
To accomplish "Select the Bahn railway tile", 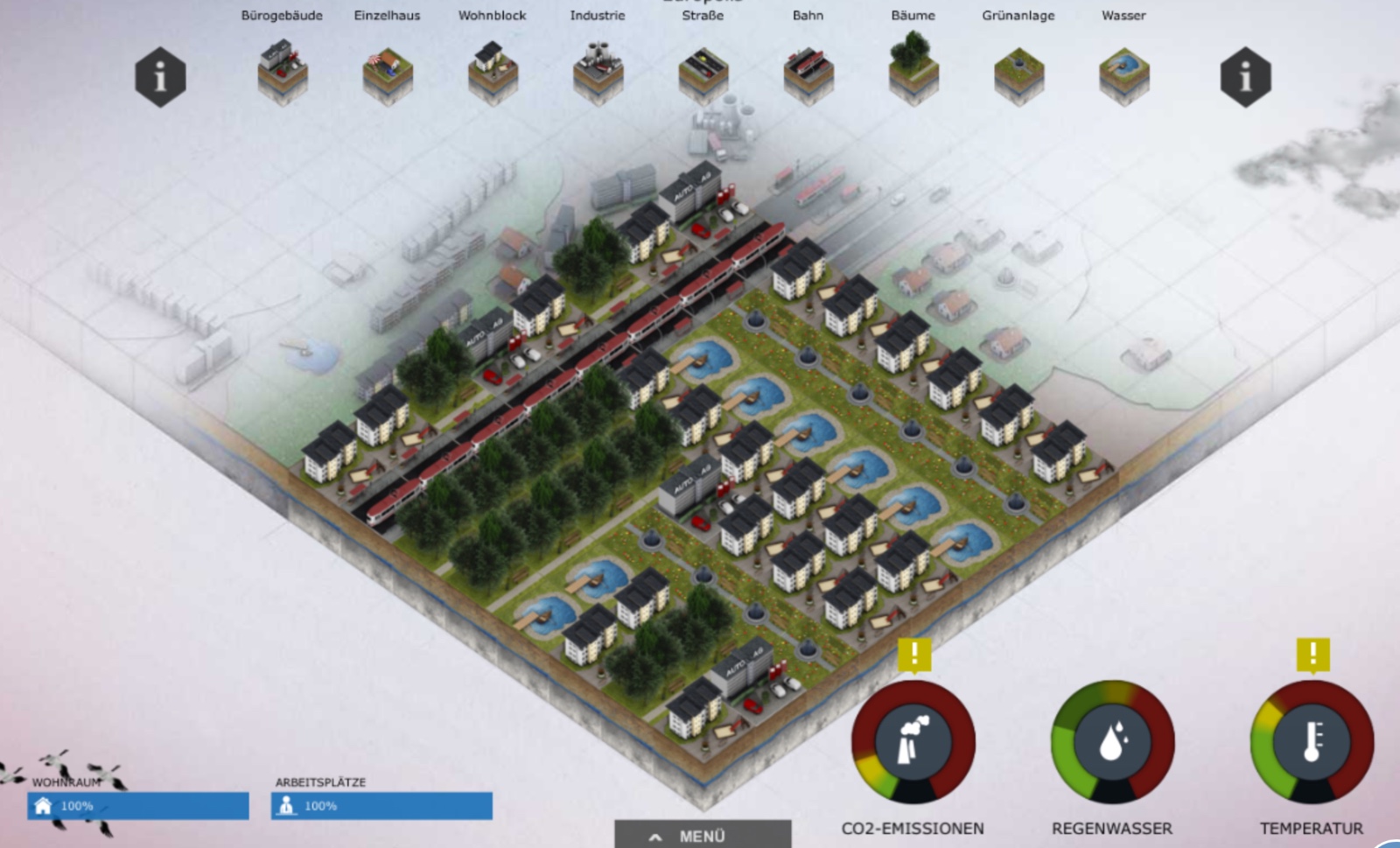I will pos(808,75).
